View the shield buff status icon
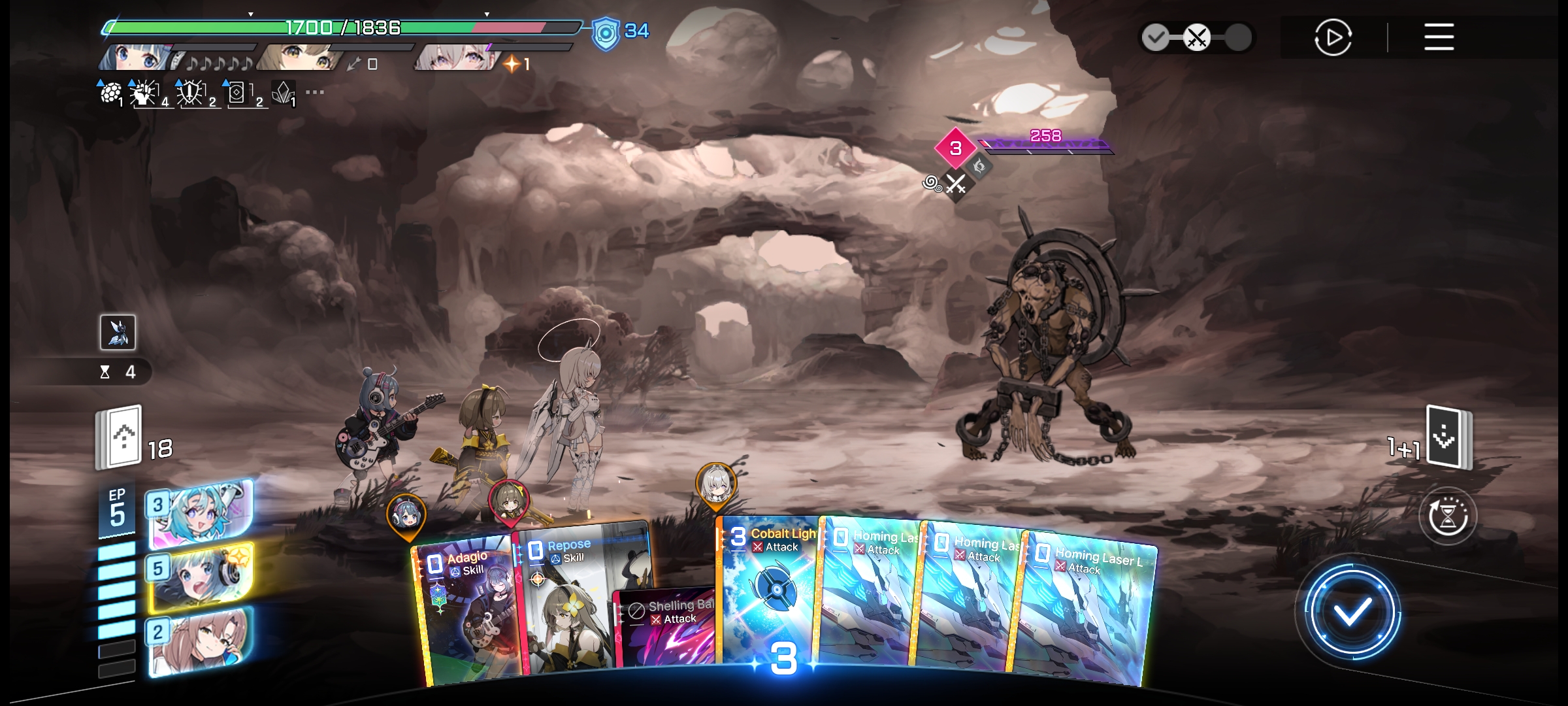The width and height of the screenshot is (1568, 706). (x=606, y=33)
